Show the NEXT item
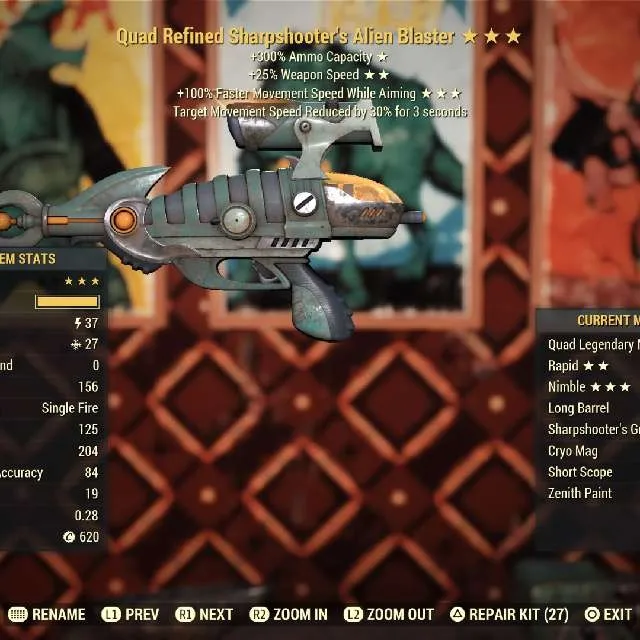 click(204, 614)
